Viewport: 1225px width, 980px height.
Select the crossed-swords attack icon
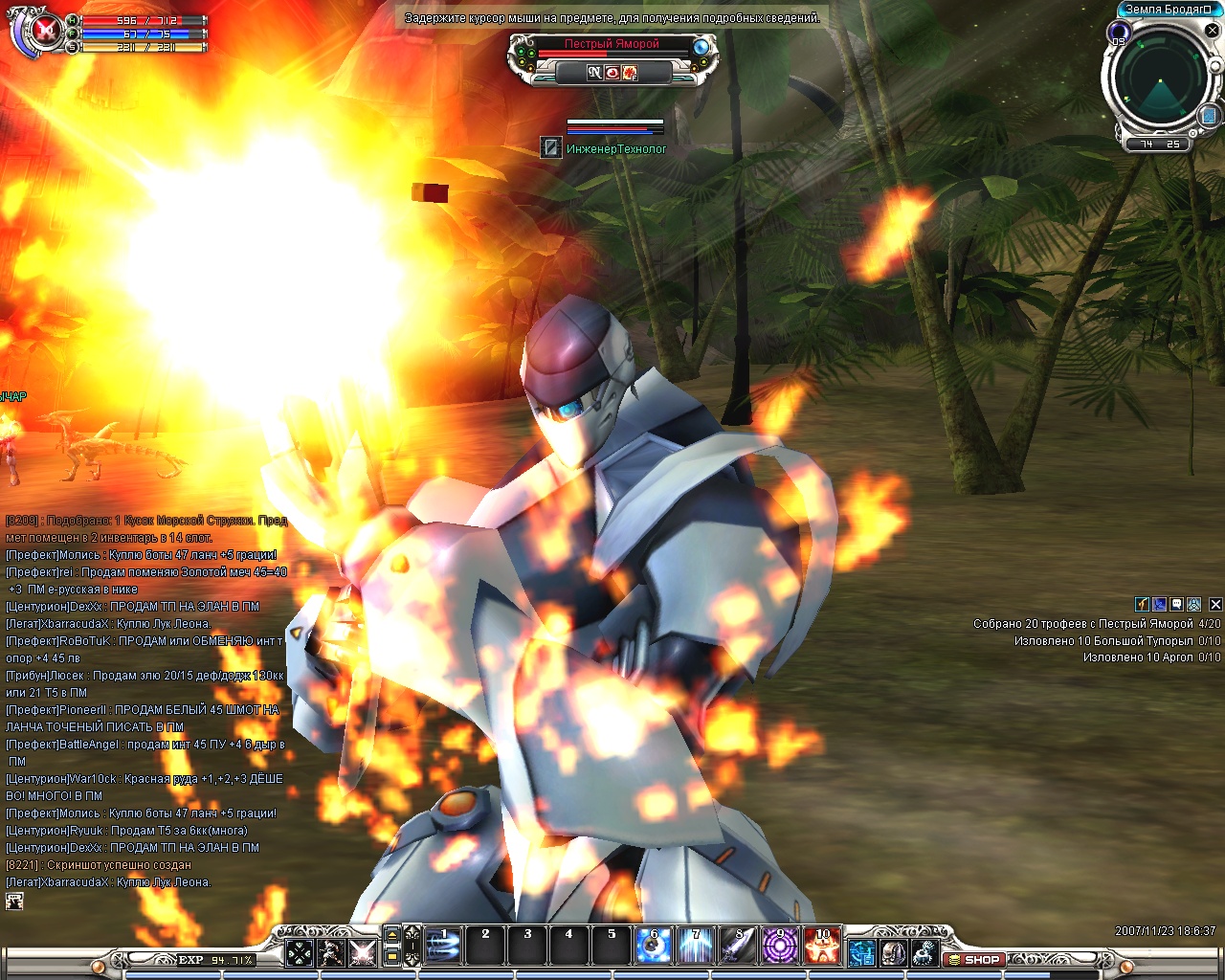tap(363, 952)
